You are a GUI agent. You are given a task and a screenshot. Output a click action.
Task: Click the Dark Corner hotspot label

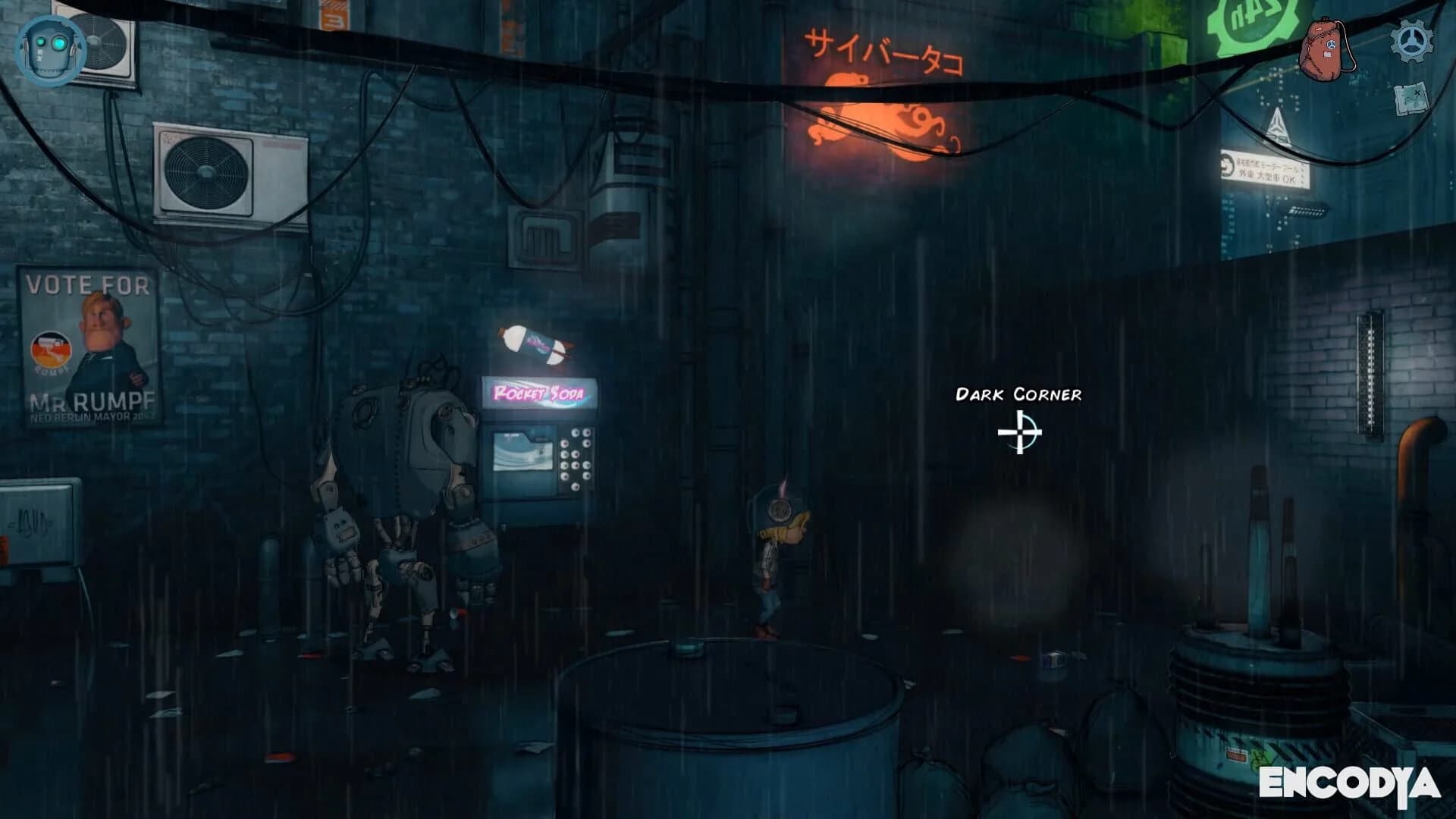(1019, 394)
